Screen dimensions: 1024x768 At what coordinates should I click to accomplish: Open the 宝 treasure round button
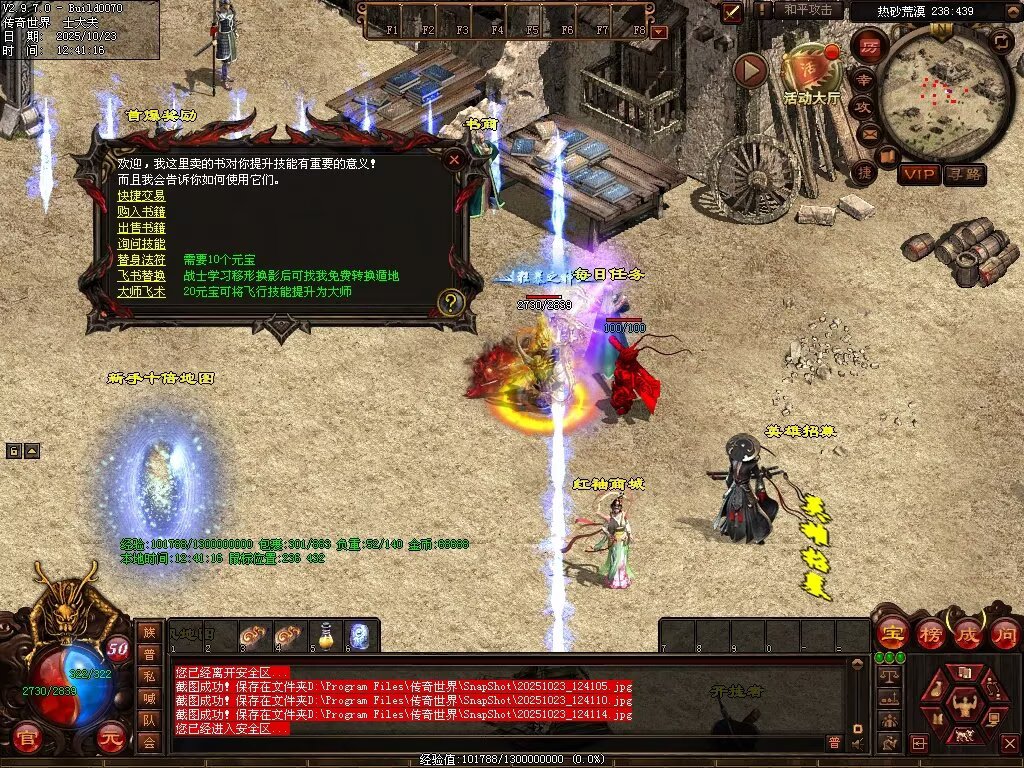891,633
